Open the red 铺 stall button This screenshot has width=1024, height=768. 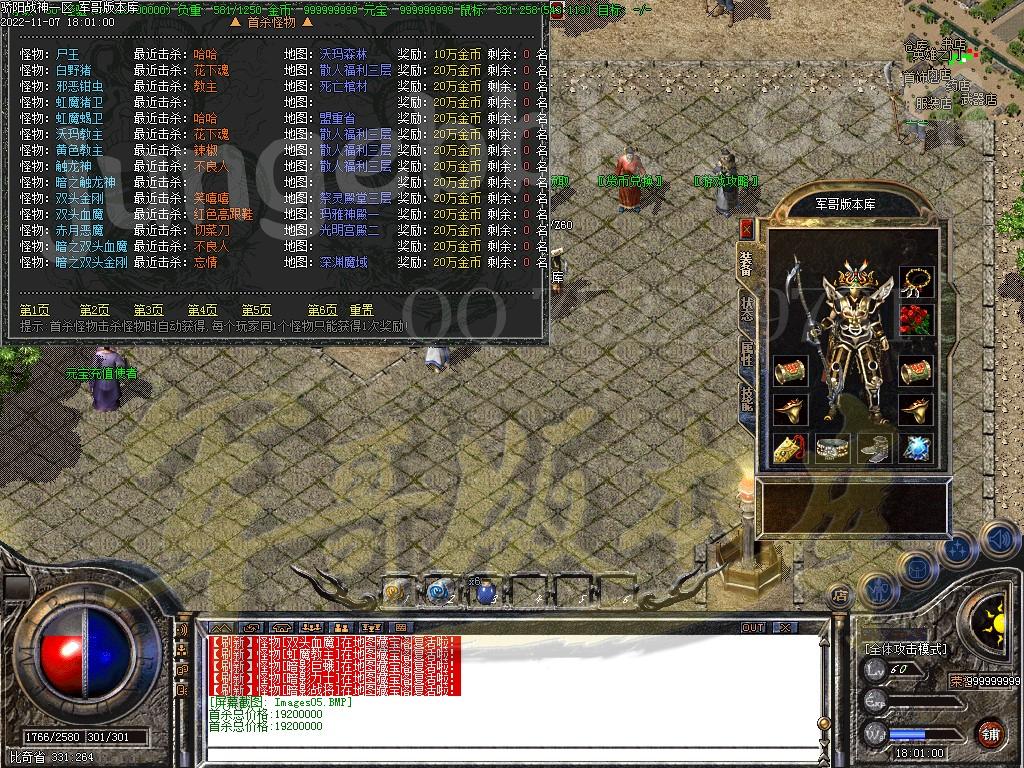(x=989, y=732)
